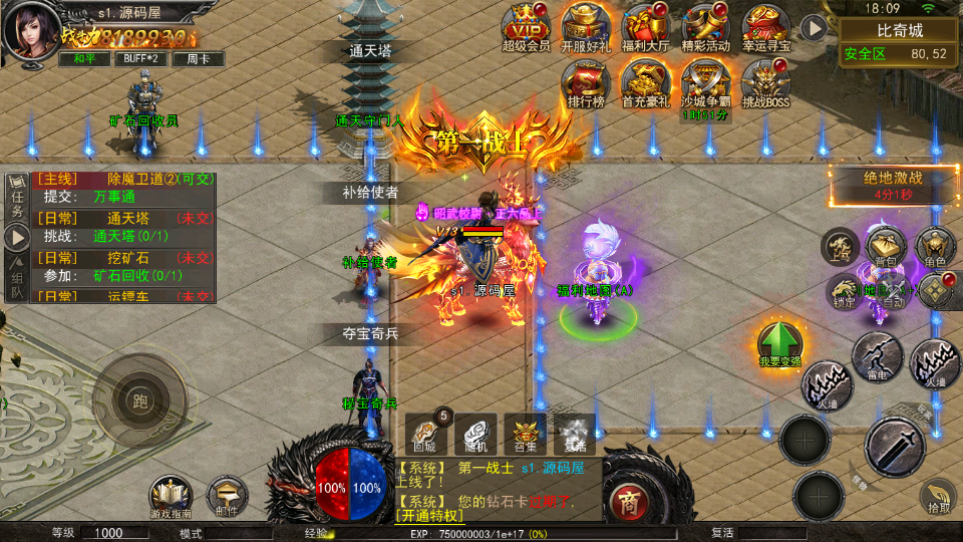Activate the 雷电 lightning skill
This screenshot has width=963, height=542.
[878, 355]
